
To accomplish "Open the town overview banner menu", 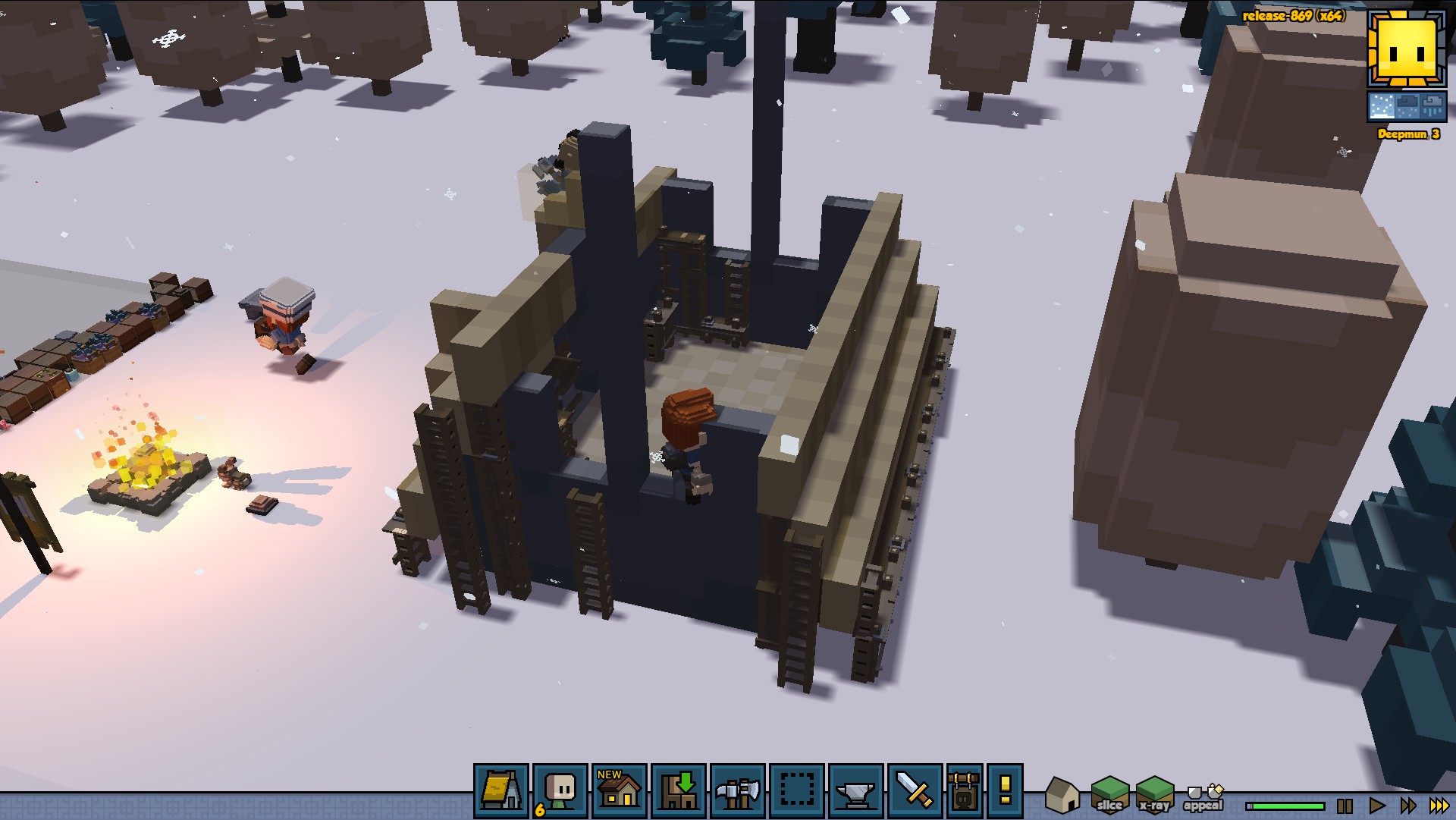I will [501, 791].
